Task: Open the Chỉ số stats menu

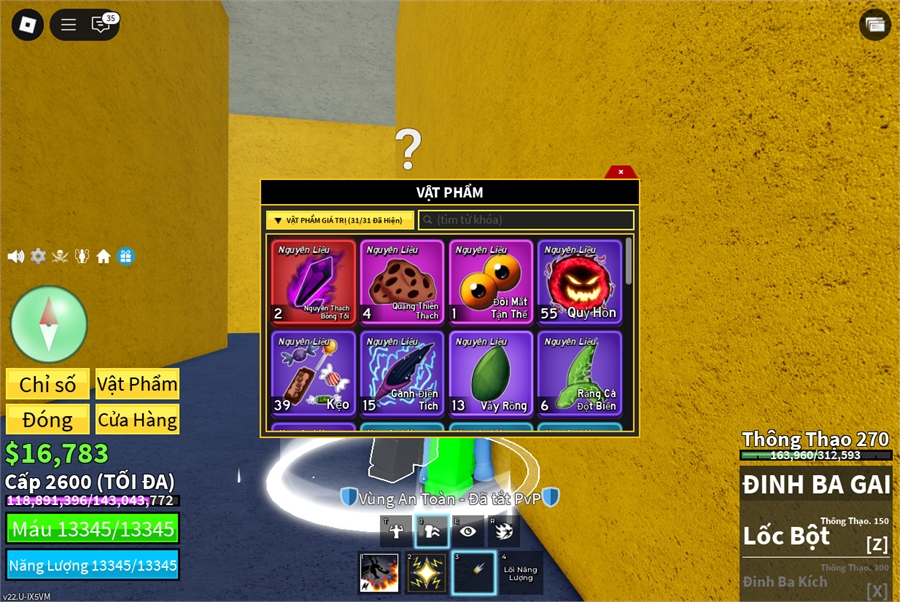Action: 48,385
